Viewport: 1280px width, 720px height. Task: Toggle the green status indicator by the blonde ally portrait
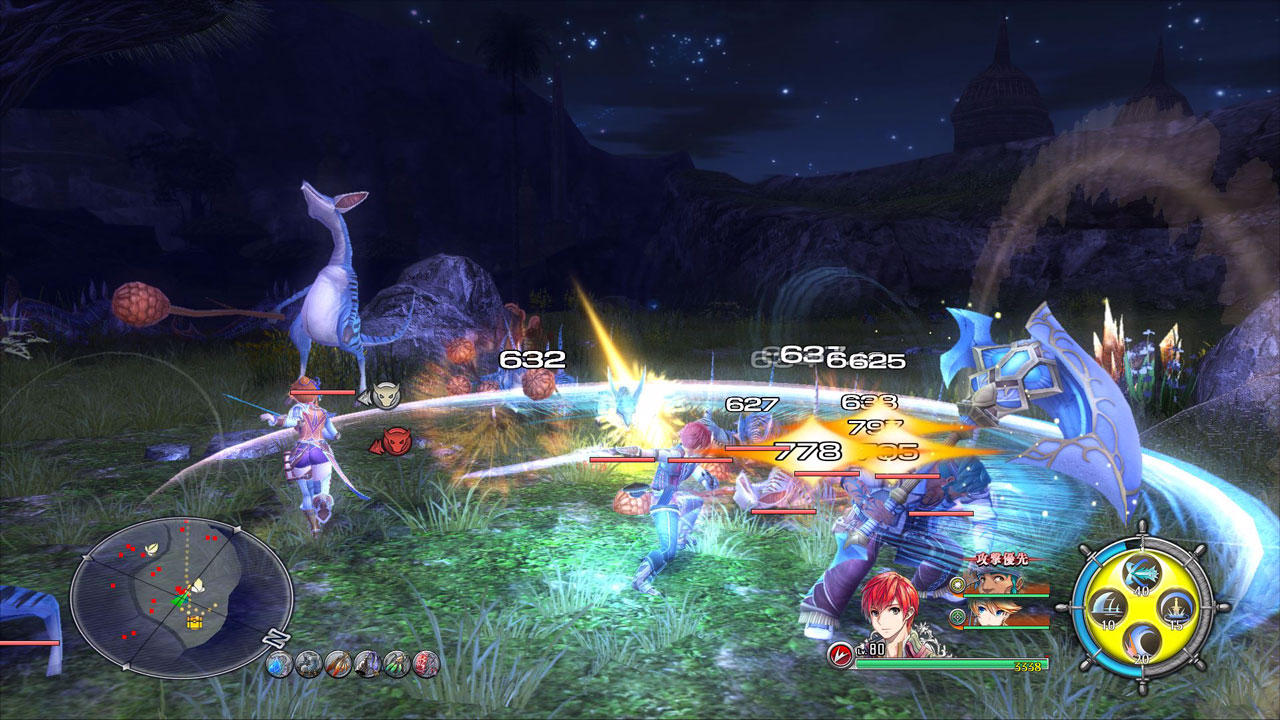point(957,617)
